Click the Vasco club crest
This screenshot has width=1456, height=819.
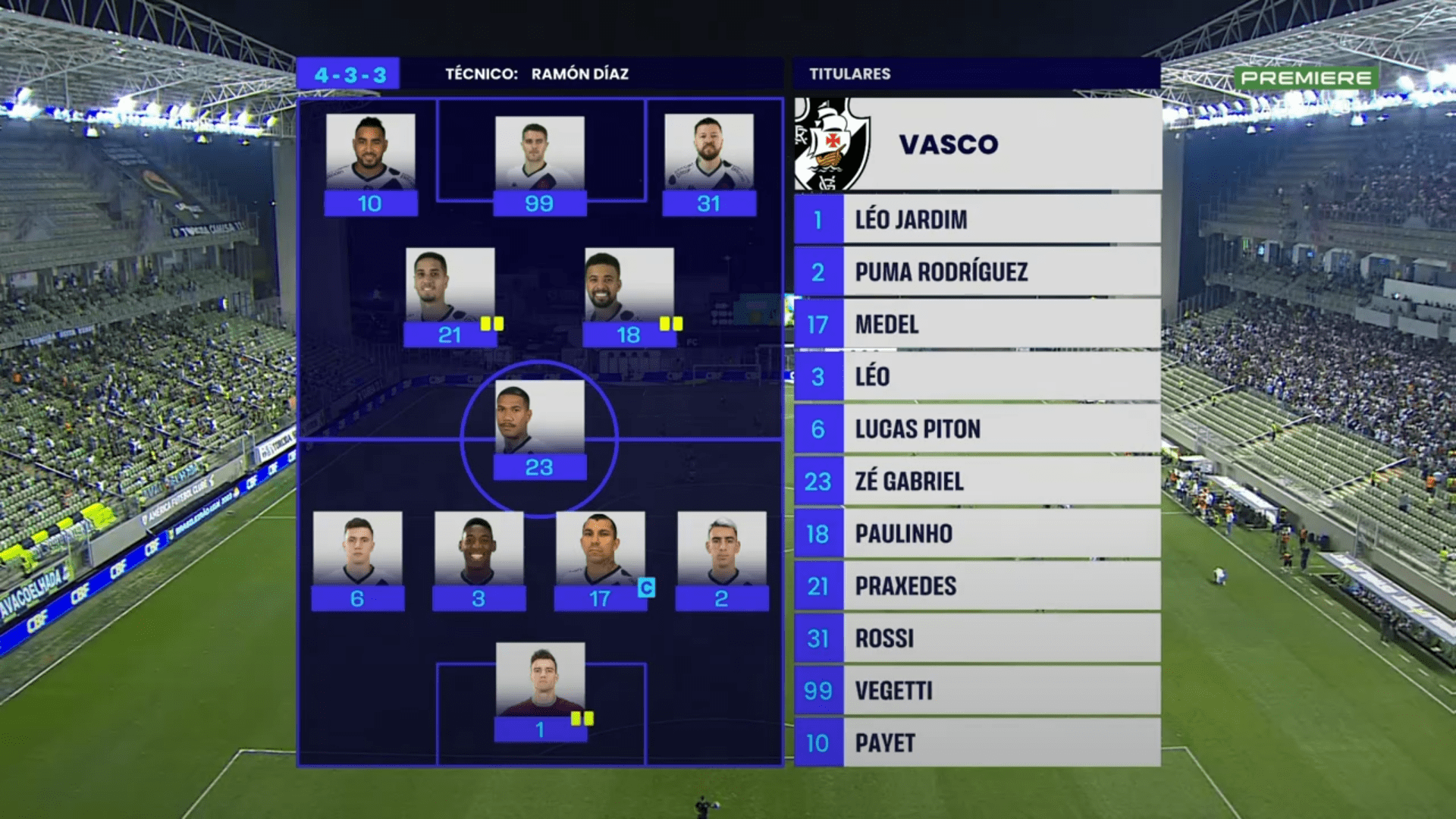tap(832, 144)
